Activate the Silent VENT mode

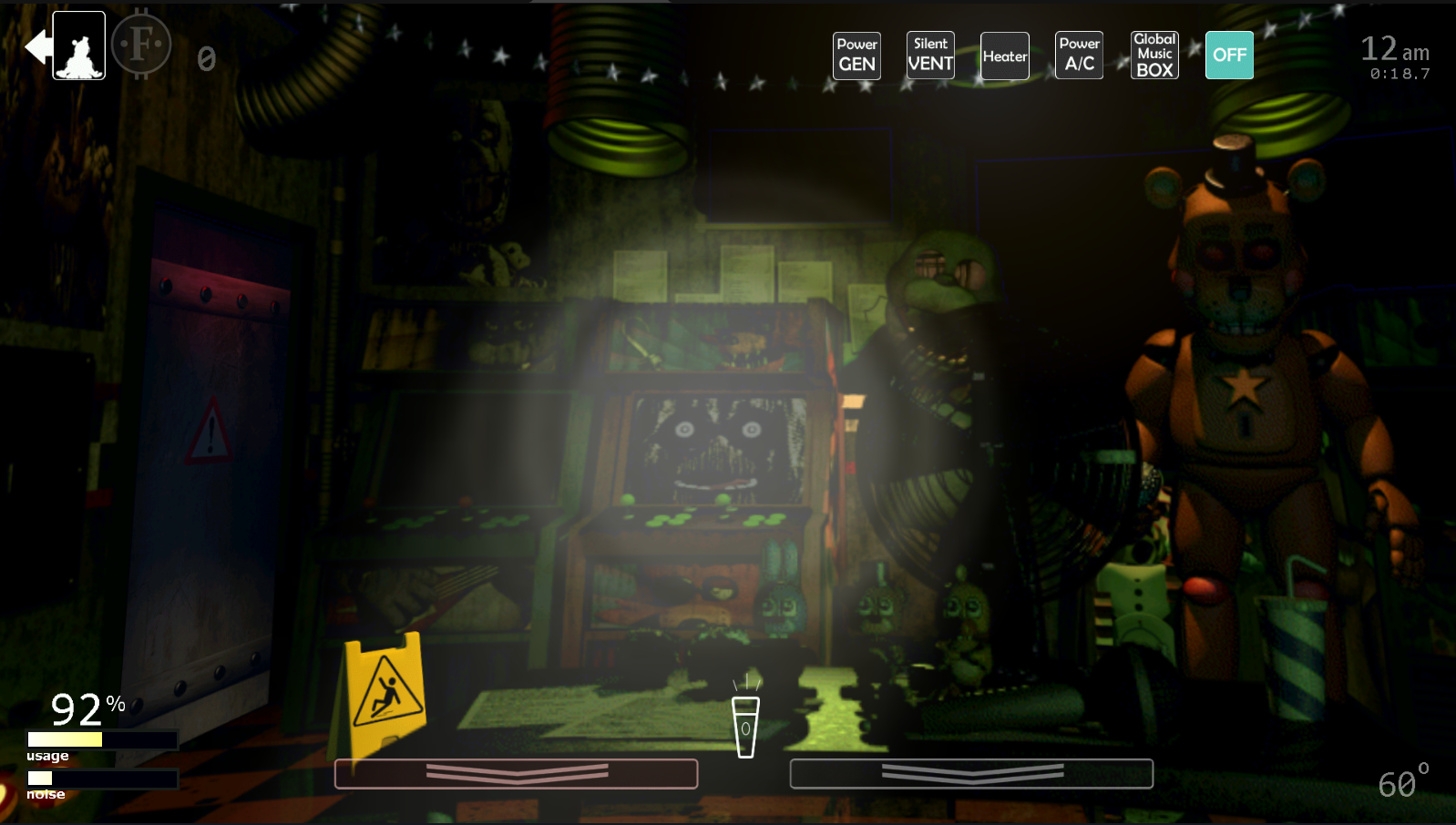coord(930,56)
